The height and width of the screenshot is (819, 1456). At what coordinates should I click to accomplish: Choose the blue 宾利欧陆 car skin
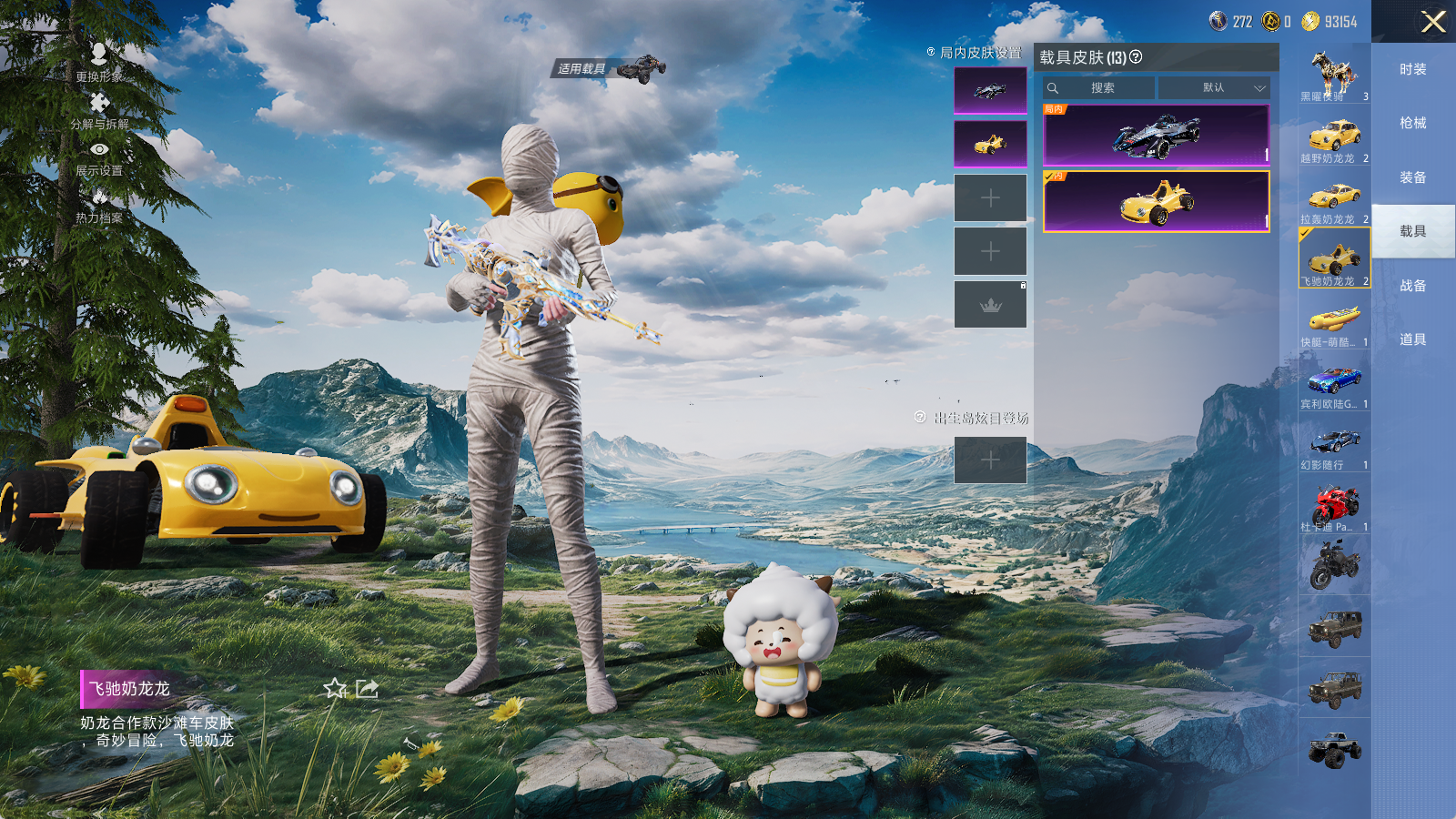[1334, 384]
